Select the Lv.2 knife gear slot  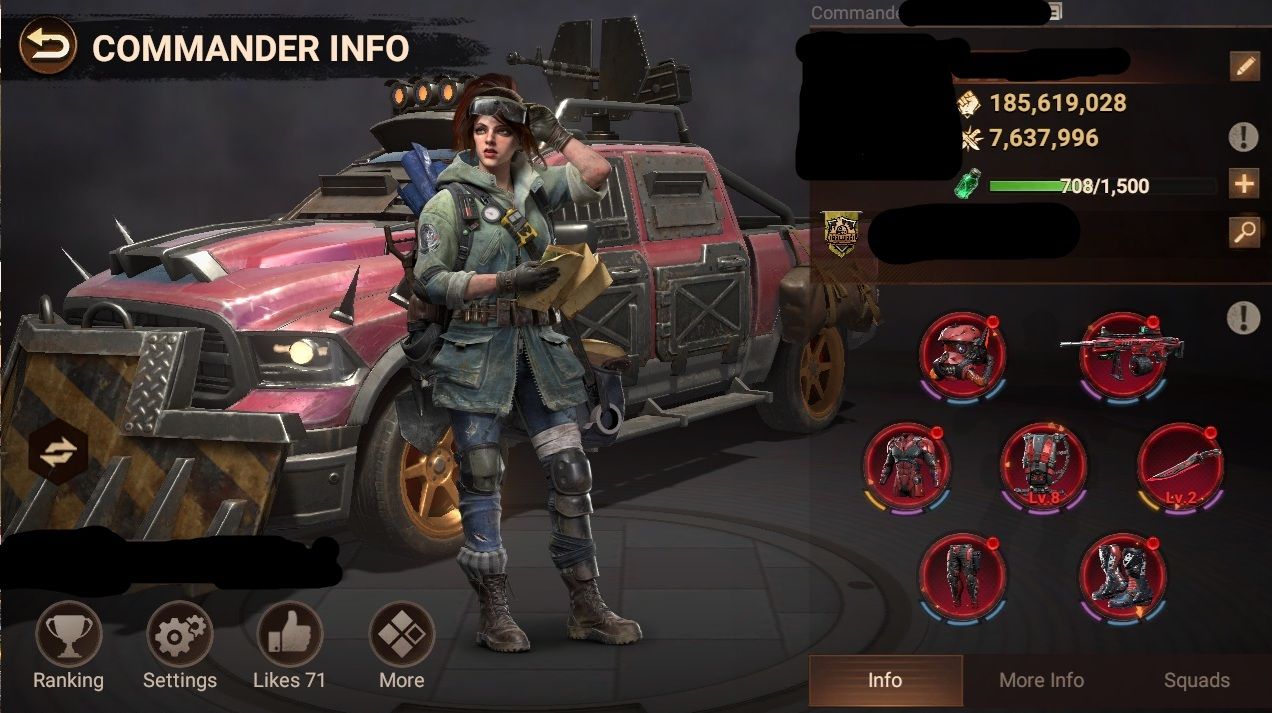pos(1180,466)
